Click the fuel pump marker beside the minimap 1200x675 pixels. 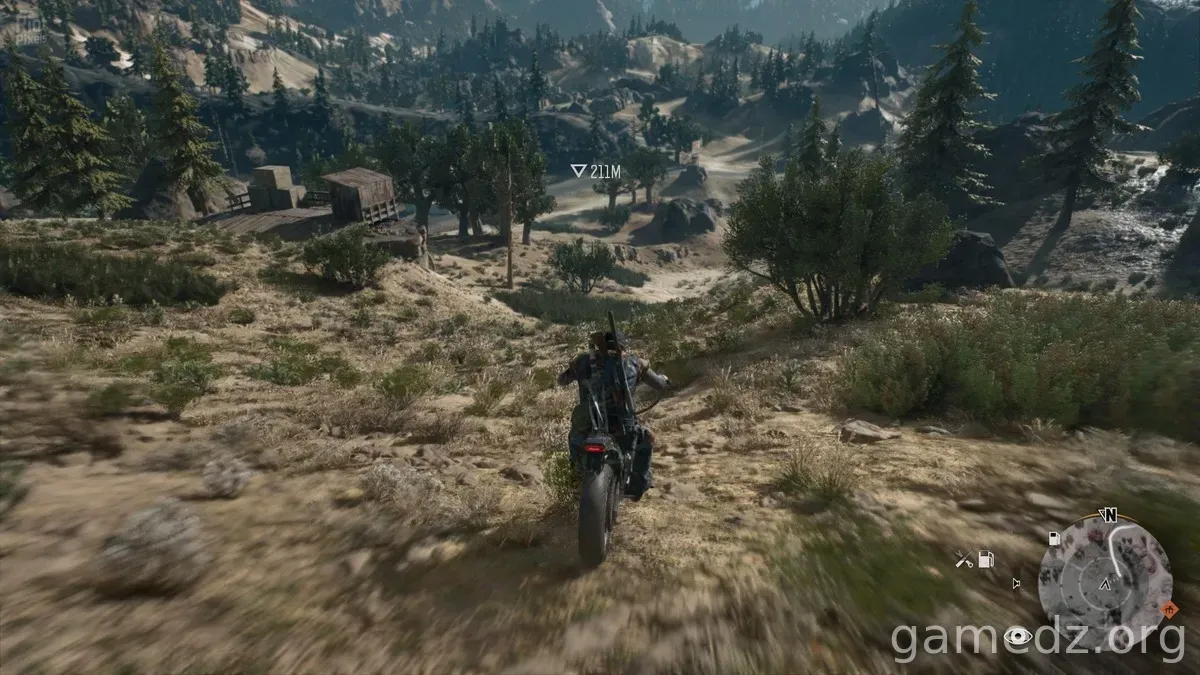point(1053,538)
